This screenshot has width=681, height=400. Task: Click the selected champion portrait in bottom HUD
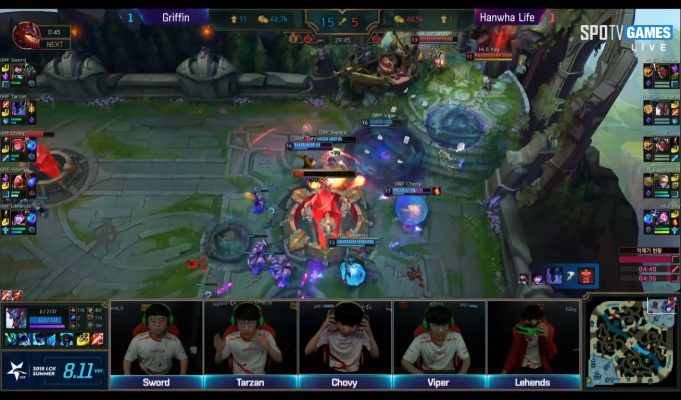click(x=17, y=318)
